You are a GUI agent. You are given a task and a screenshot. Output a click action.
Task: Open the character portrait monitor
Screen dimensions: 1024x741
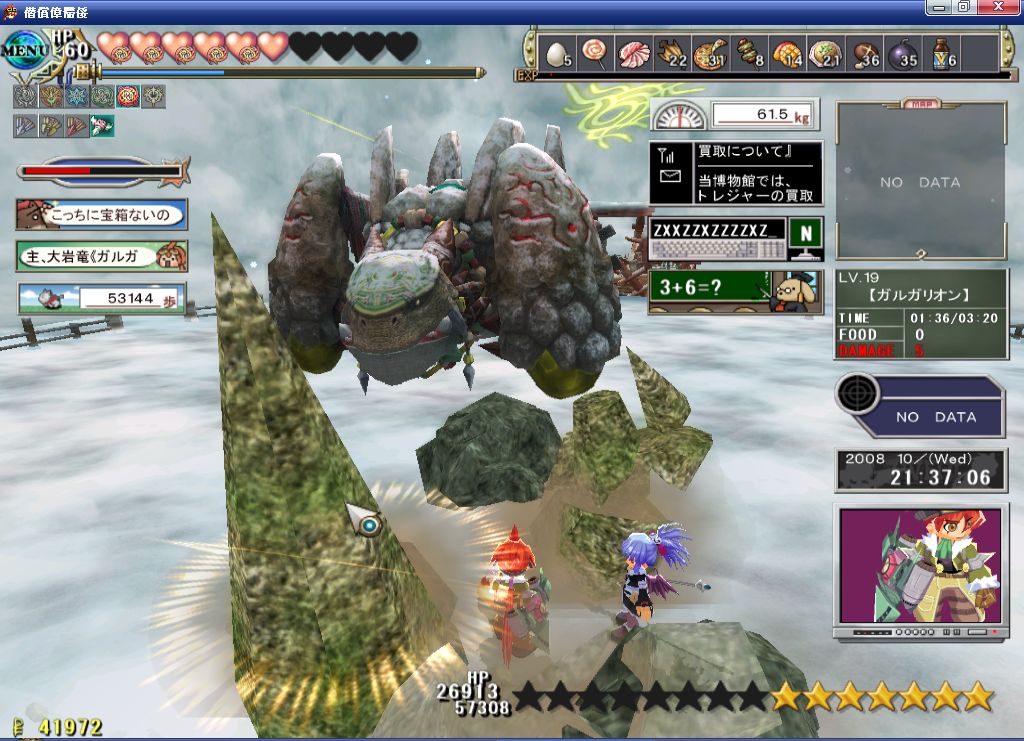pyautogui.click(x=920, y=568)
